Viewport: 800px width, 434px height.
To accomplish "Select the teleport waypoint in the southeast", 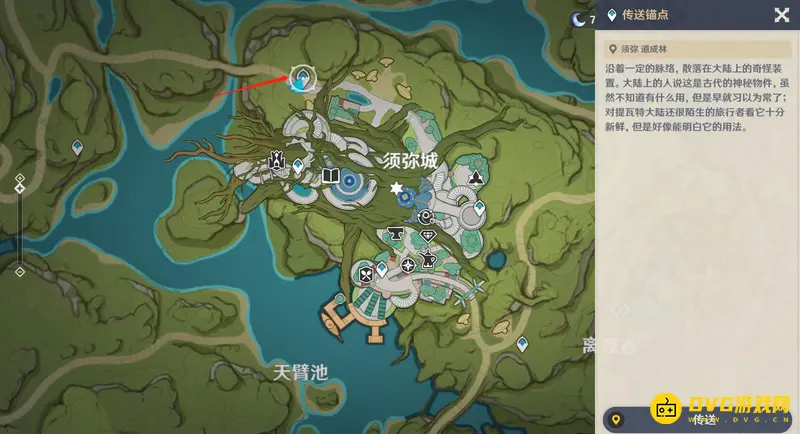I will [521, 344].
